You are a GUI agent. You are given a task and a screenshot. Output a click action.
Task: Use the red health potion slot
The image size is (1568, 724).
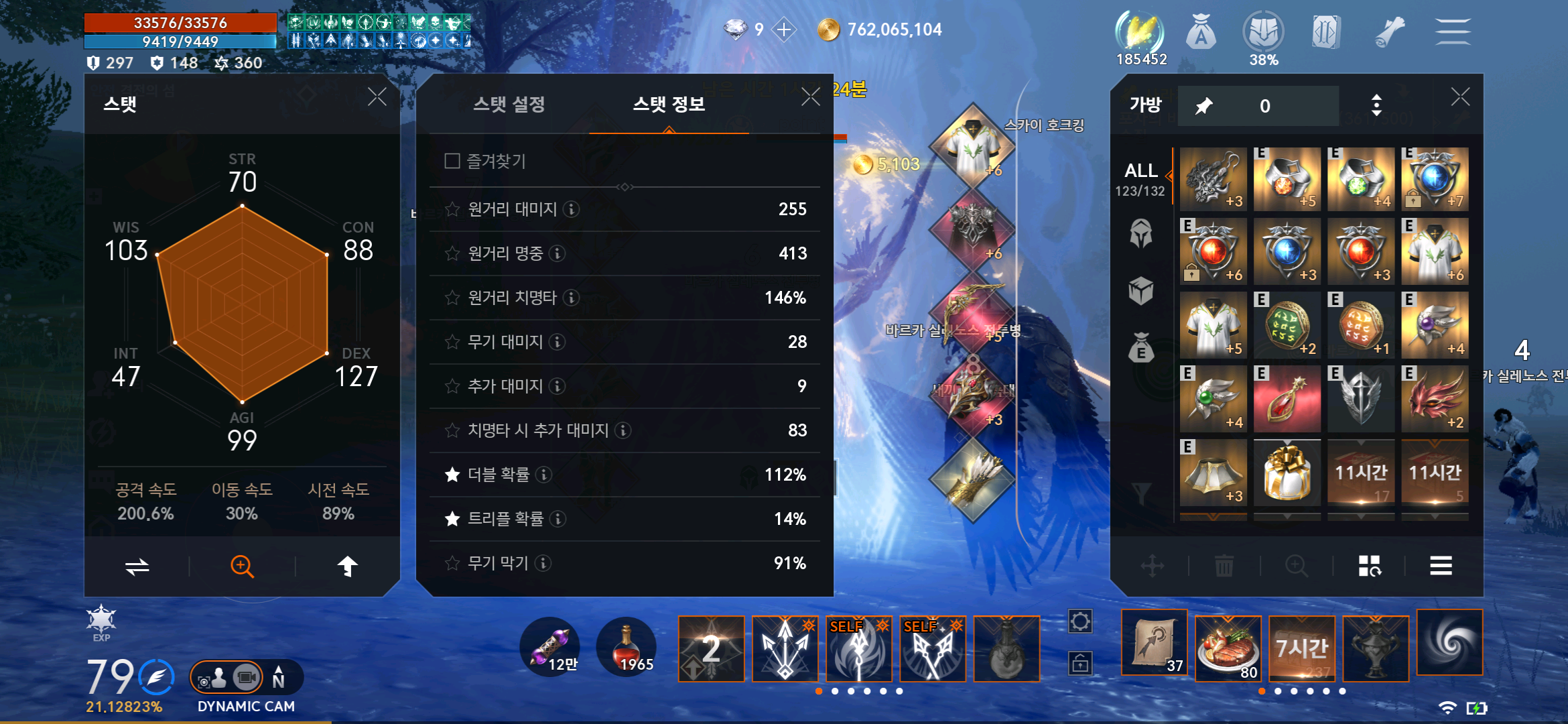(626, 648)
